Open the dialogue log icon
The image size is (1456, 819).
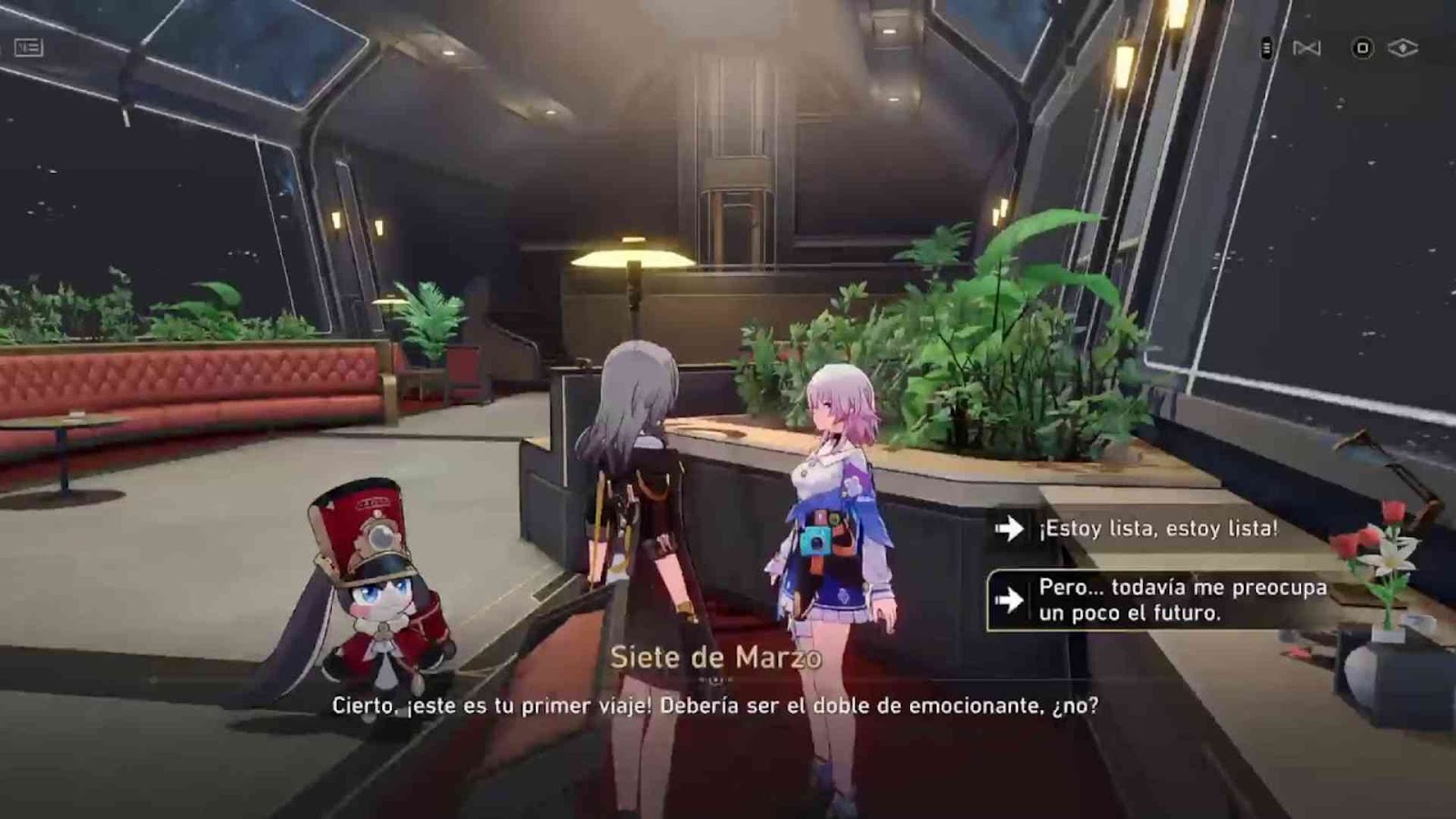(x=28, y=47)
